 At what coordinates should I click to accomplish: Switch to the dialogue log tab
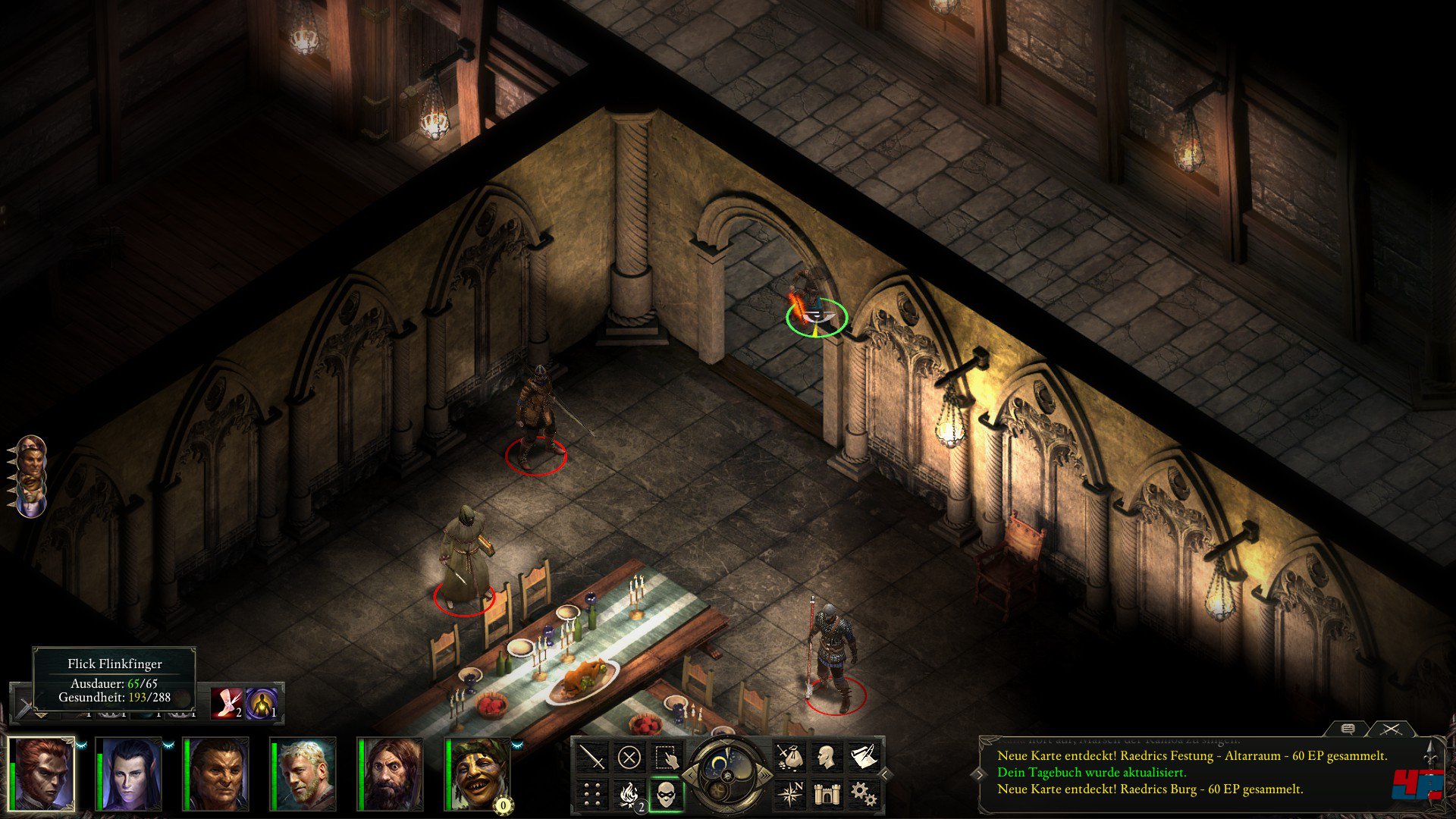coord(1348,729)
